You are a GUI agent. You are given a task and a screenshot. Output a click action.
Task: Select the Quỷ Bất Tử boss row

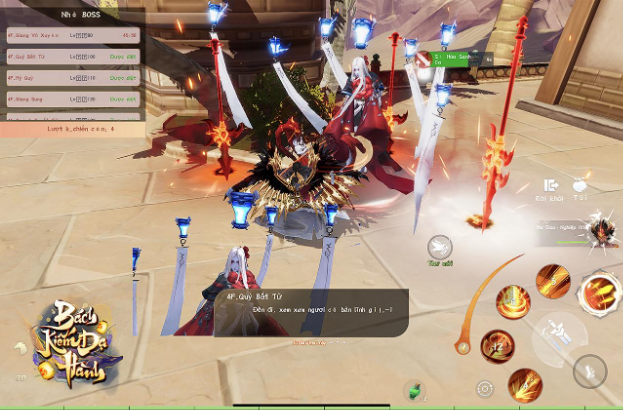pyautogui.click(x=70, y=58)
